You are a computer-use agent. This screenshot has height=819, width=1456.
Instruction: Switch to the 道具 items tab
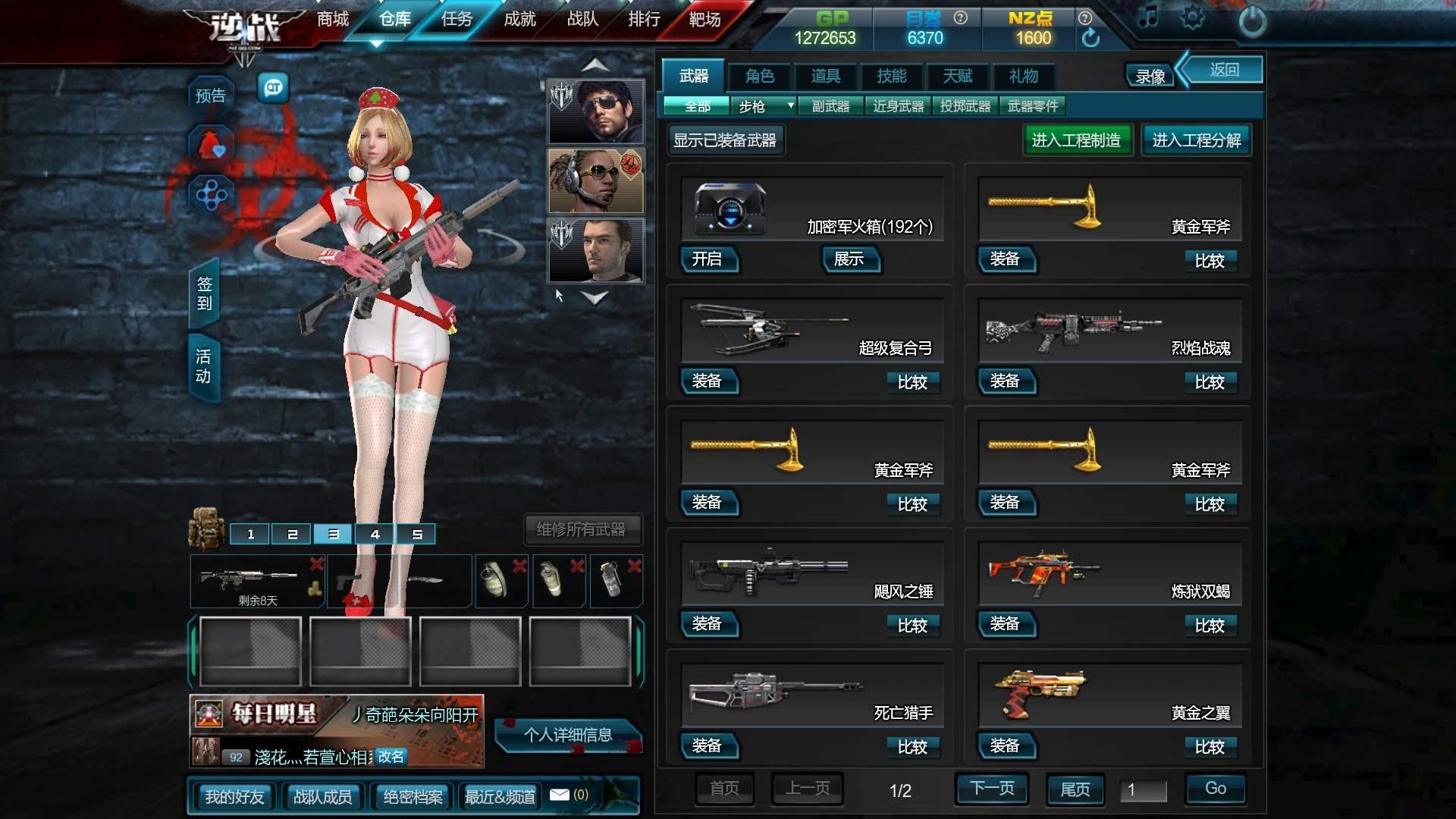(x=825, y=76)
